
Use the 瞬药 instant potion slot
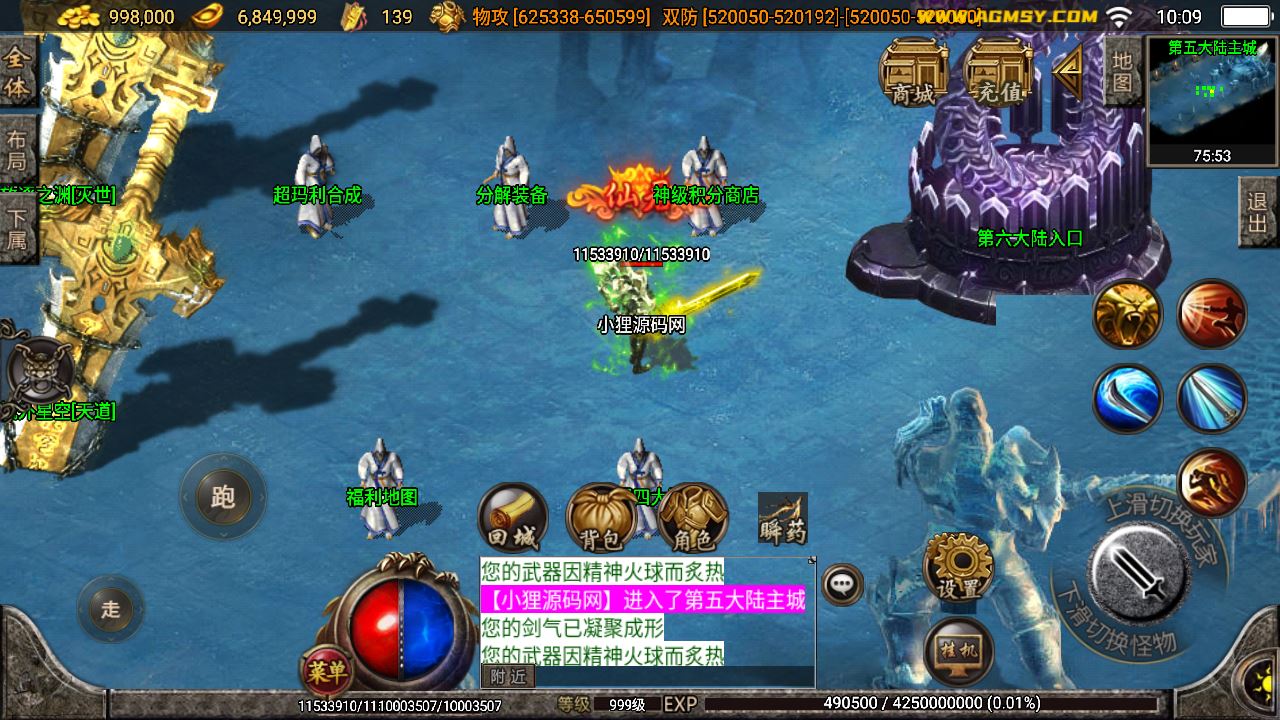click(782, 518)
